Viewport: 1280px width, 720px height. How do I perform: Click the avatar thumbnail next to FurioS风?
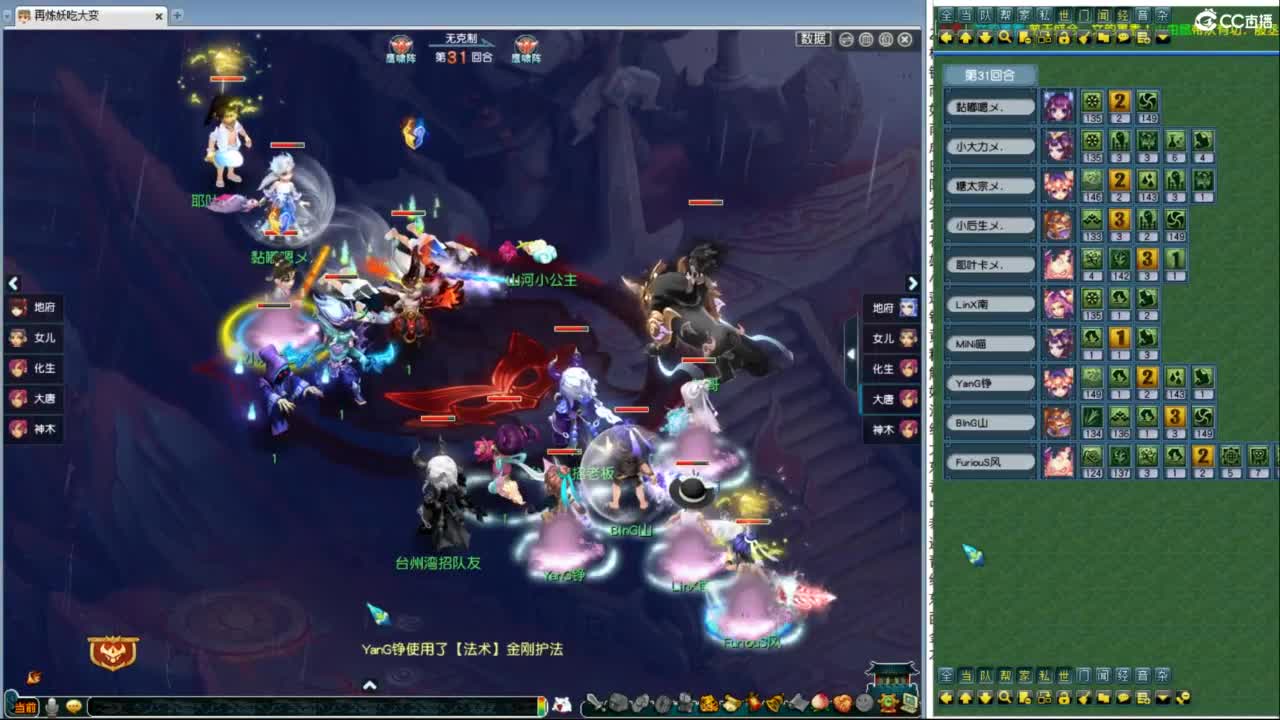[1059, 460]
